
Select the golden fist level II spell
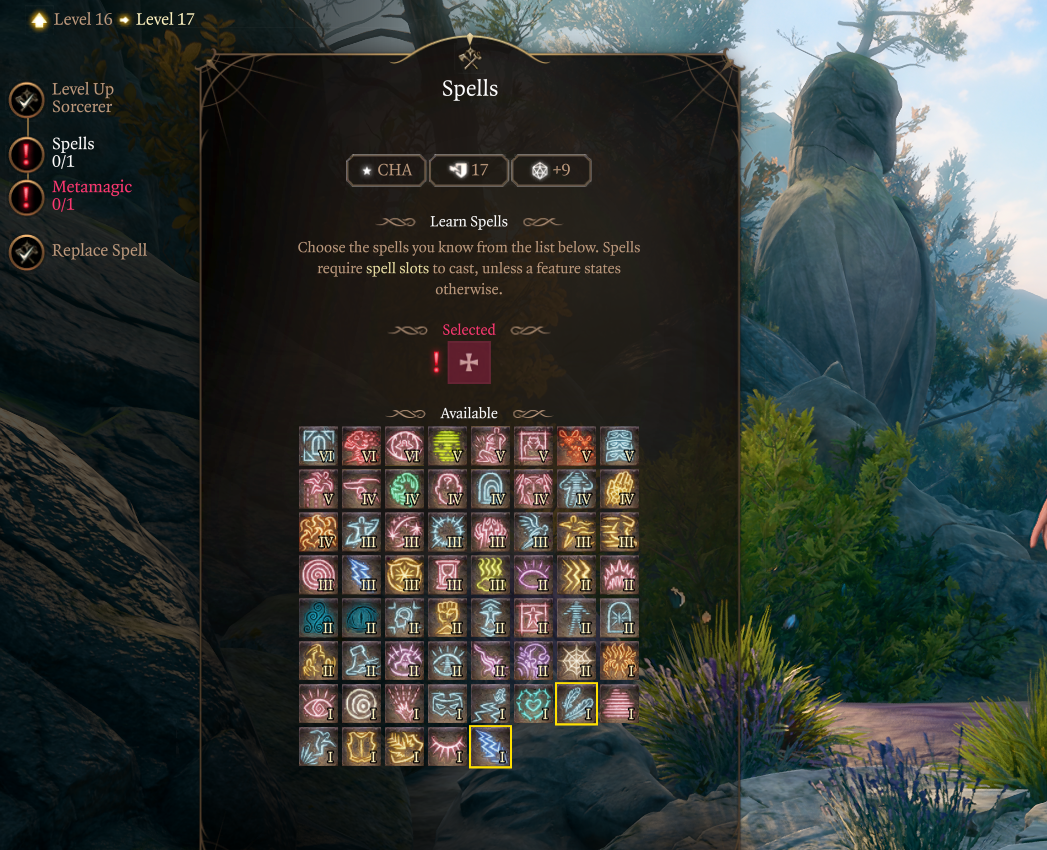447,618
